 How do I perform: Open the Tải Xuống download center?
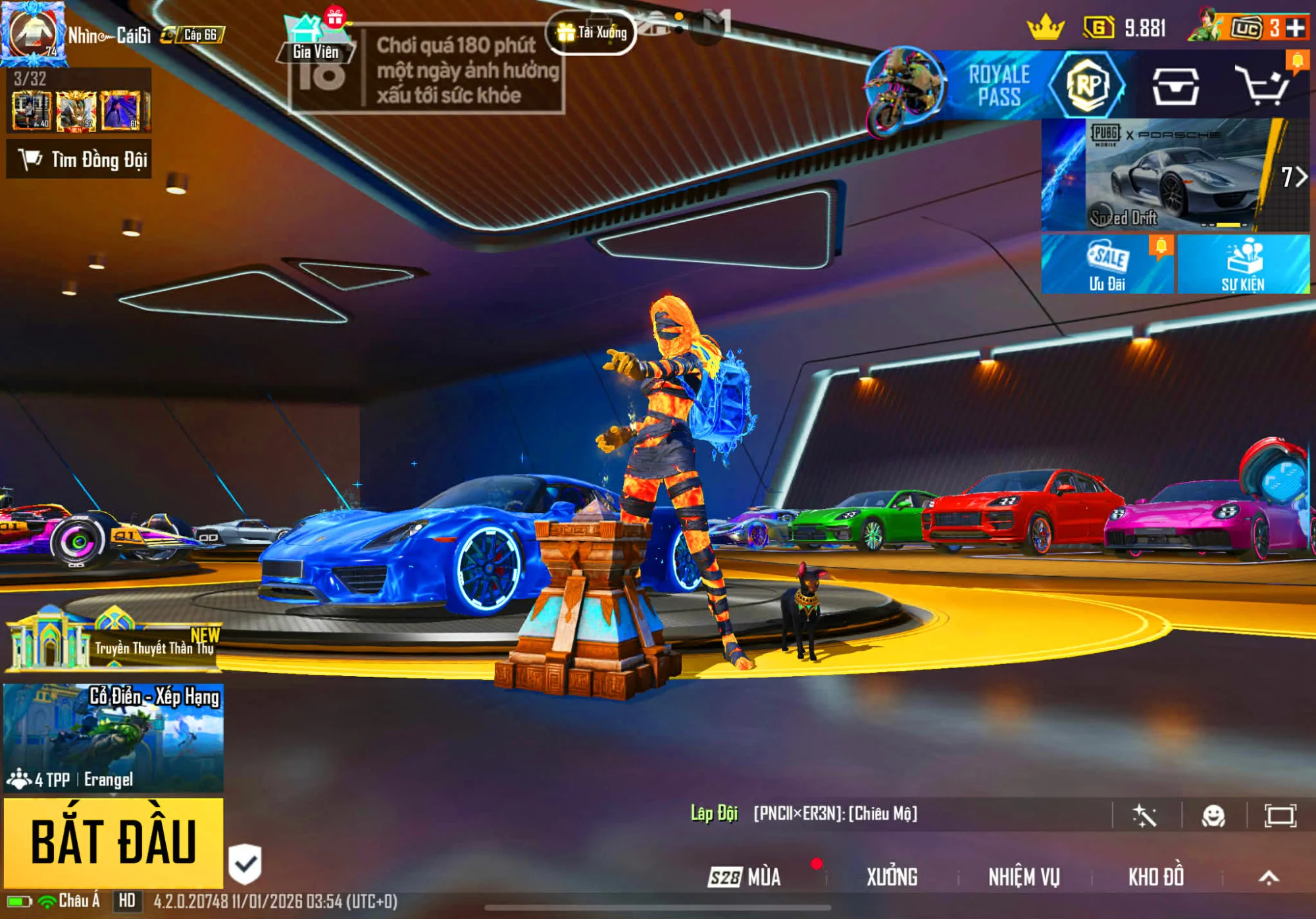[591, 32]
